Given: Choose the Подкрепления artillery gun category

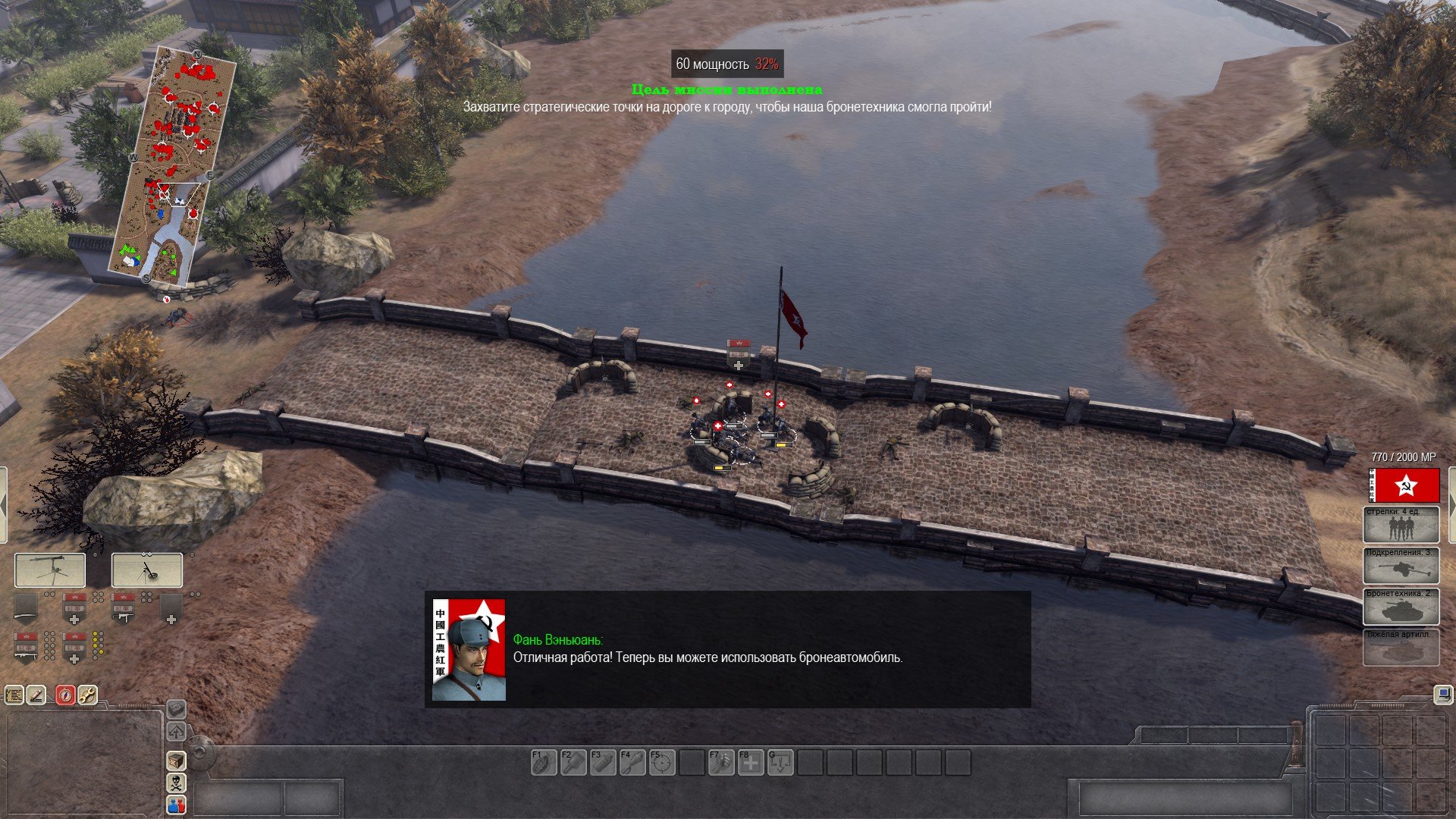Looking at the screenshot, I should (x=1401, y=566).
